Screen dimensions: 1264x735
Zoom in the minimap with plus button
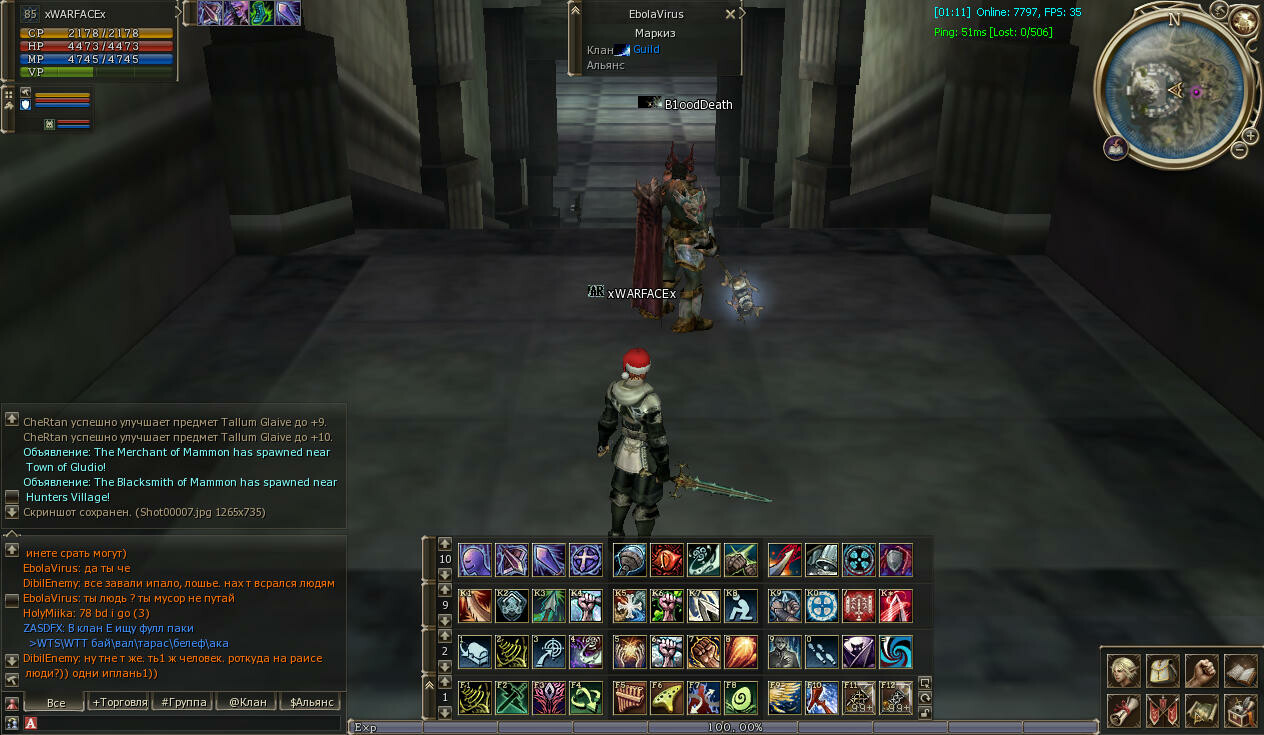(x=1250, y=136)
